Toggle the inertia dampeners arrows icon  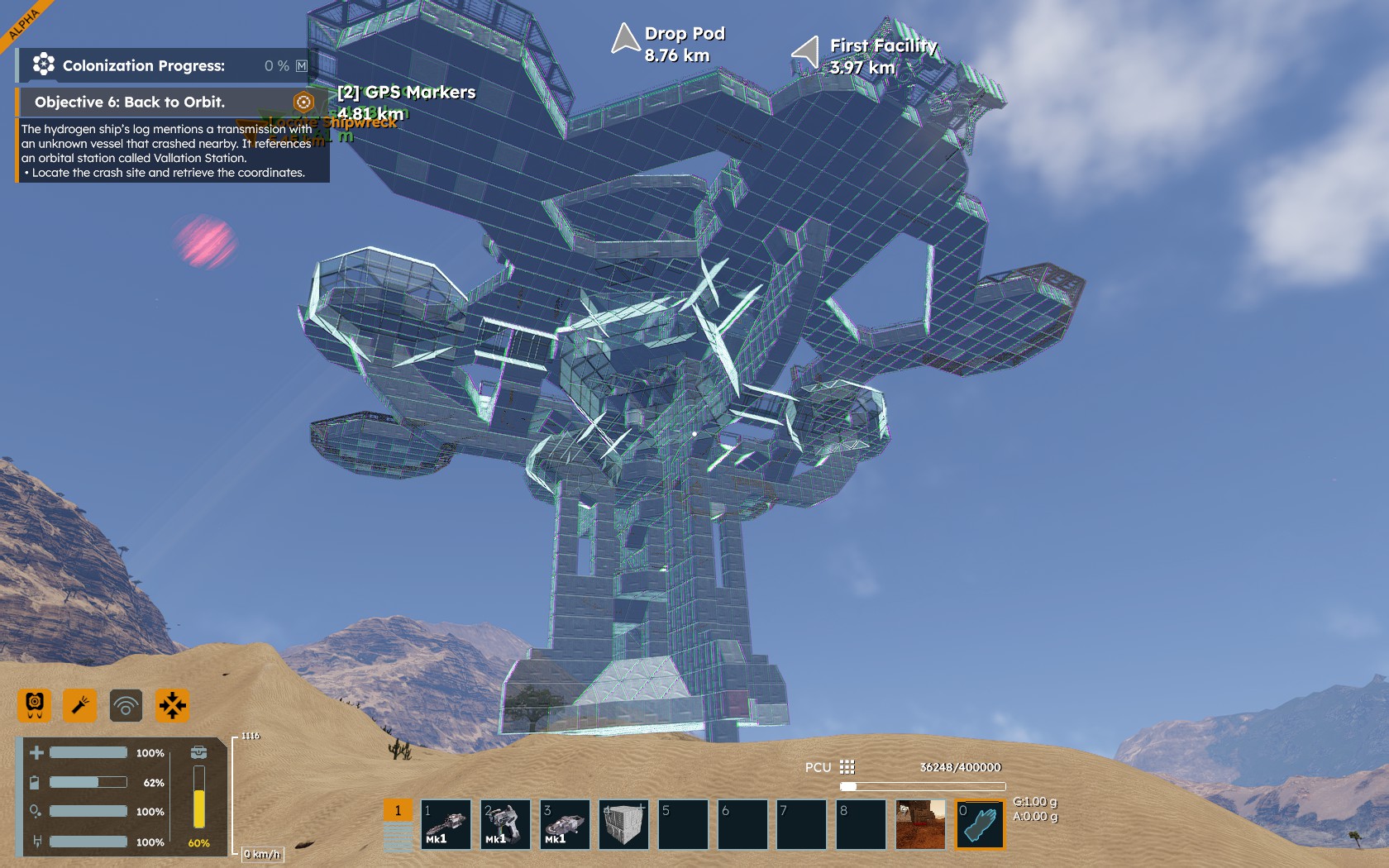172,705
